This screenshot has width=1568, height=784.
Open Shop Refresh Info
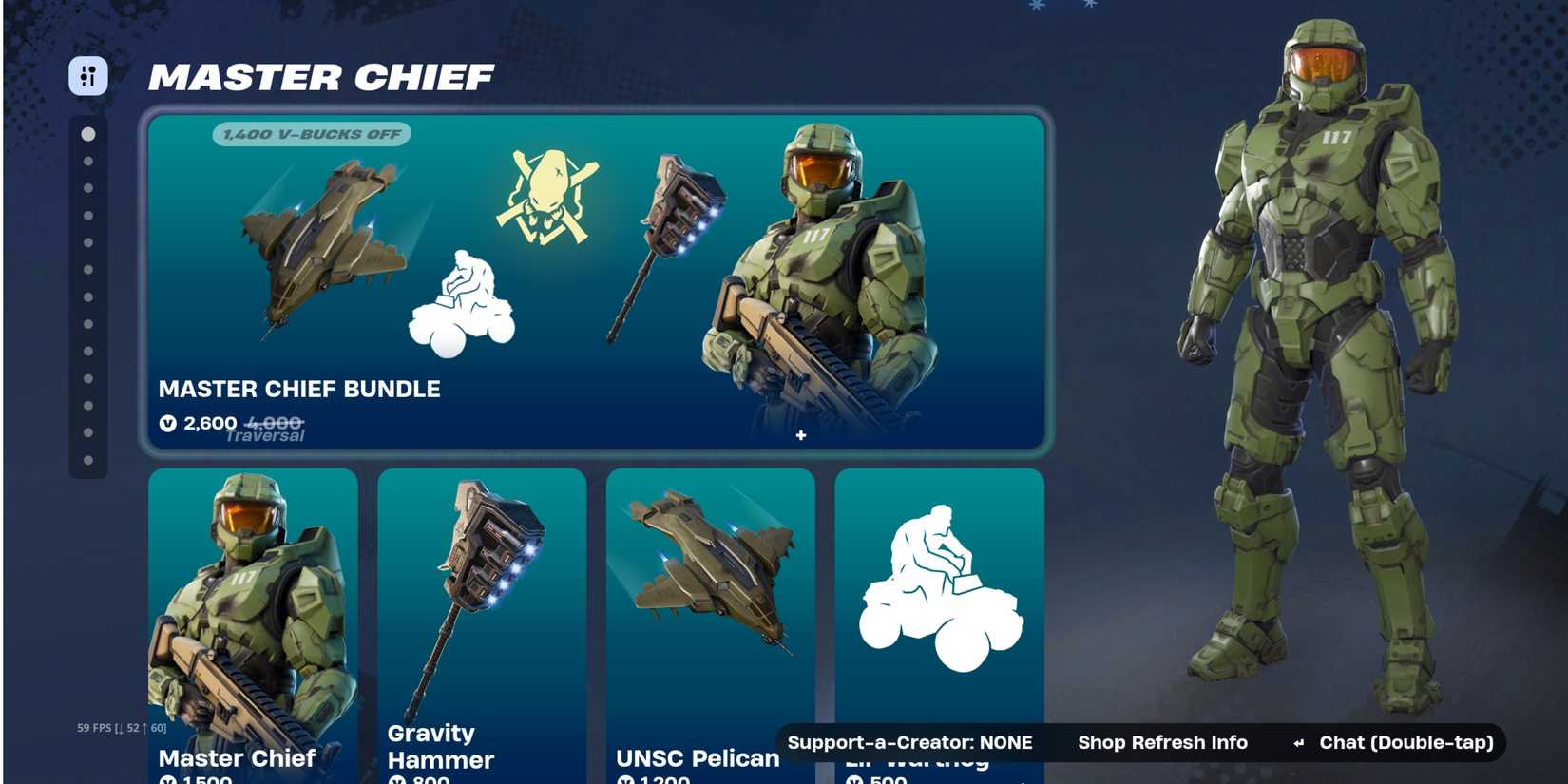(x=1163, y=742)
